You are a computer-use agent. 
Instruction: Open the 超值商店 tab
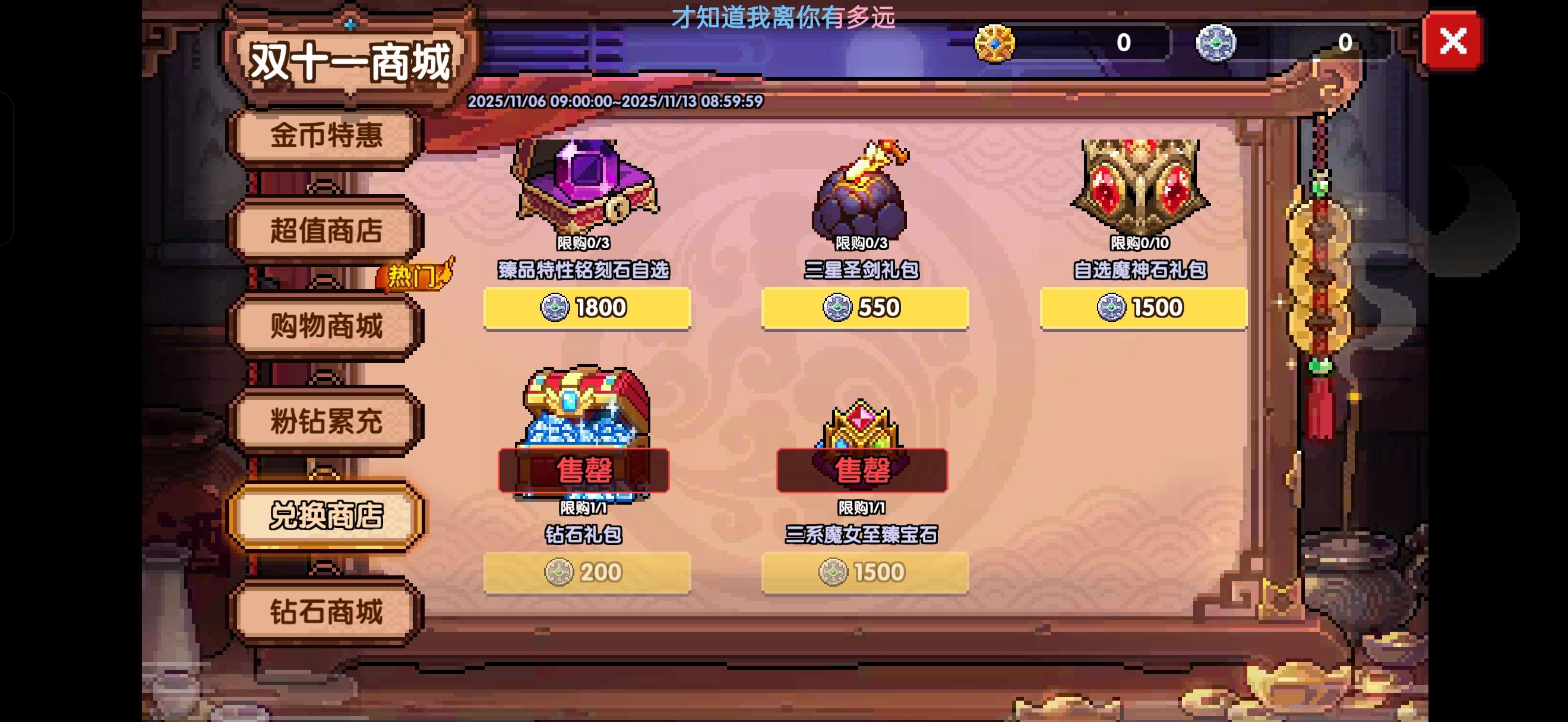[326, 232]
